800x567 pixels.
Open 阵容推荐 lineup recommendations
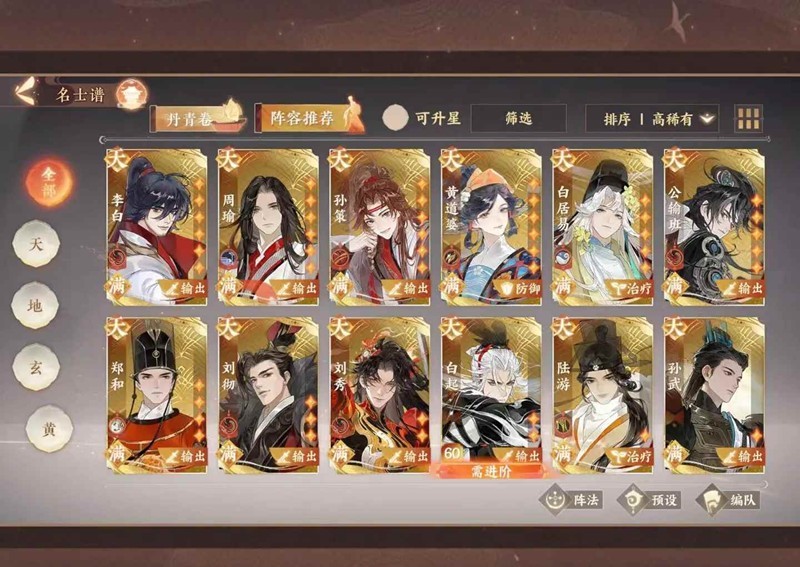(x=303, y=118)
